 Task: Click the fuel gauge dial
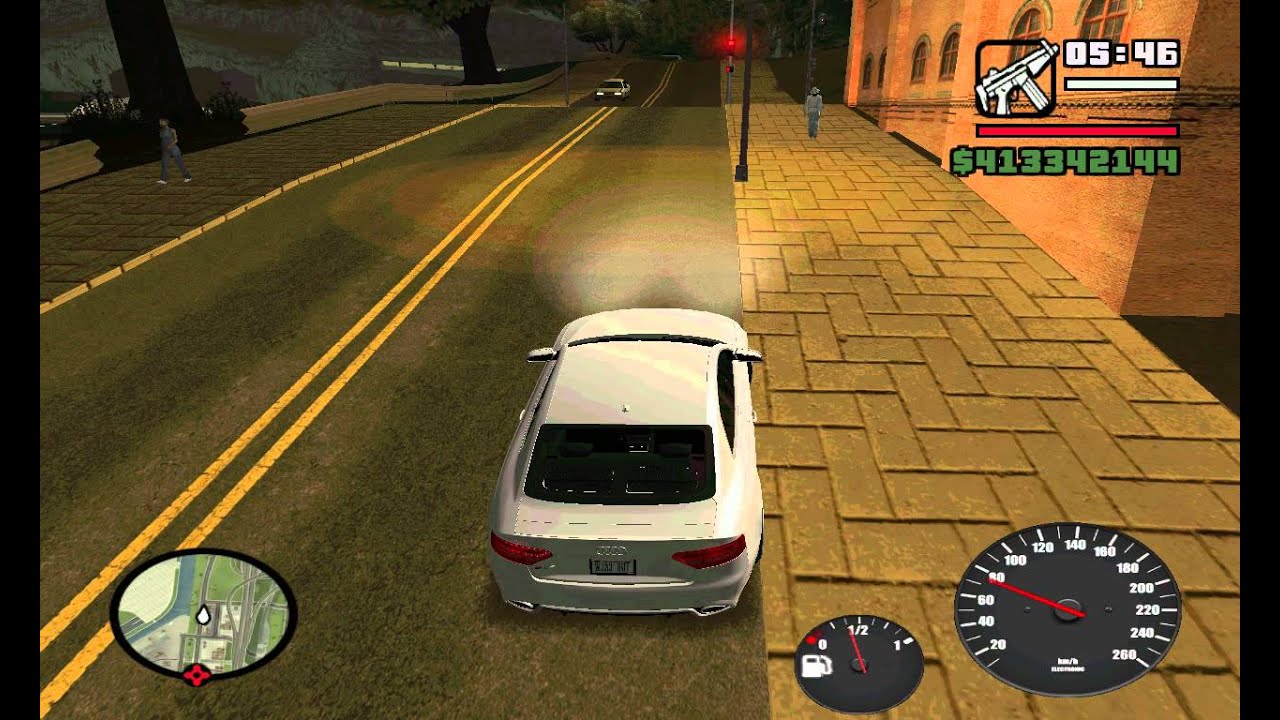(858, 663)
